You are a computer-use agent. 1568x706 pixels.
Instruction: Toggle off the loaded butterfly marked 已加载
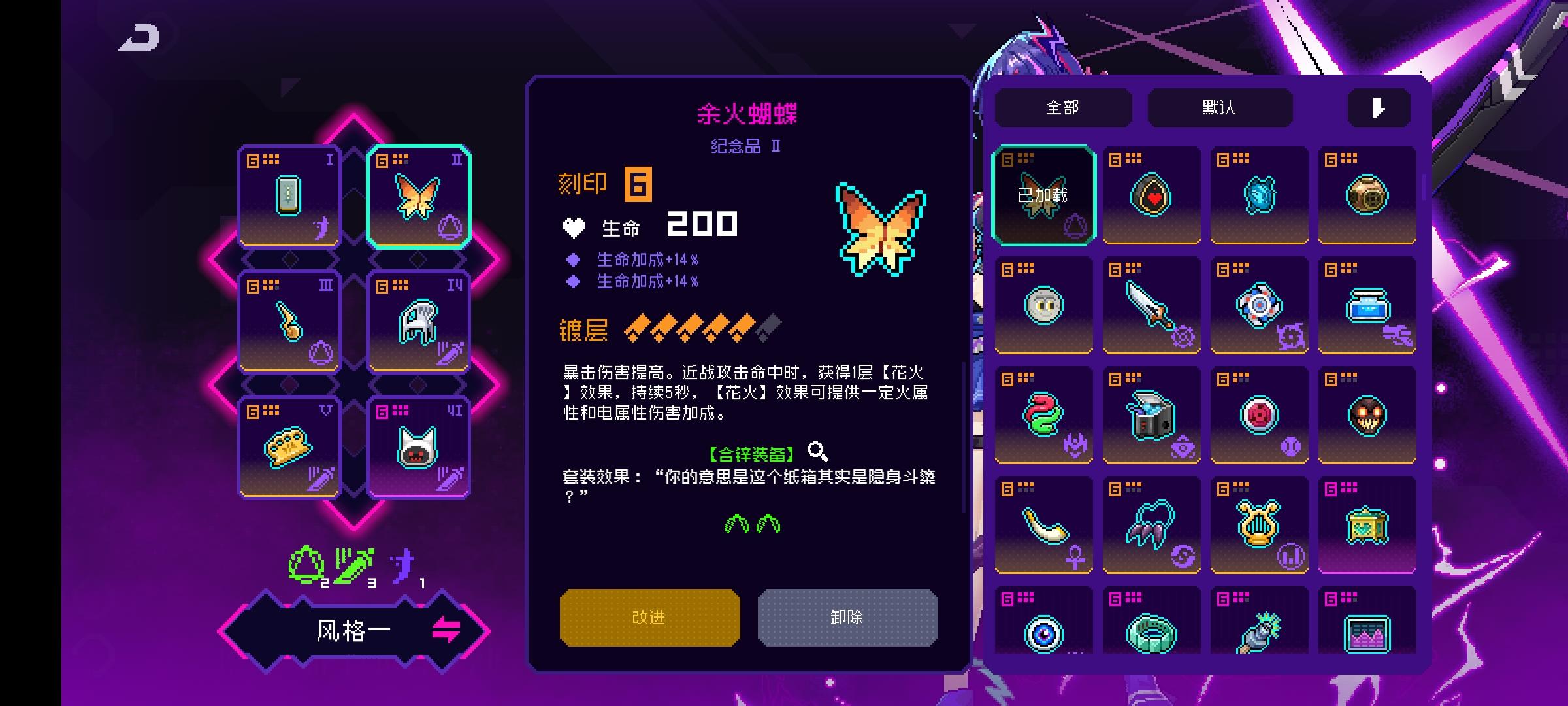click(1043, 195)
